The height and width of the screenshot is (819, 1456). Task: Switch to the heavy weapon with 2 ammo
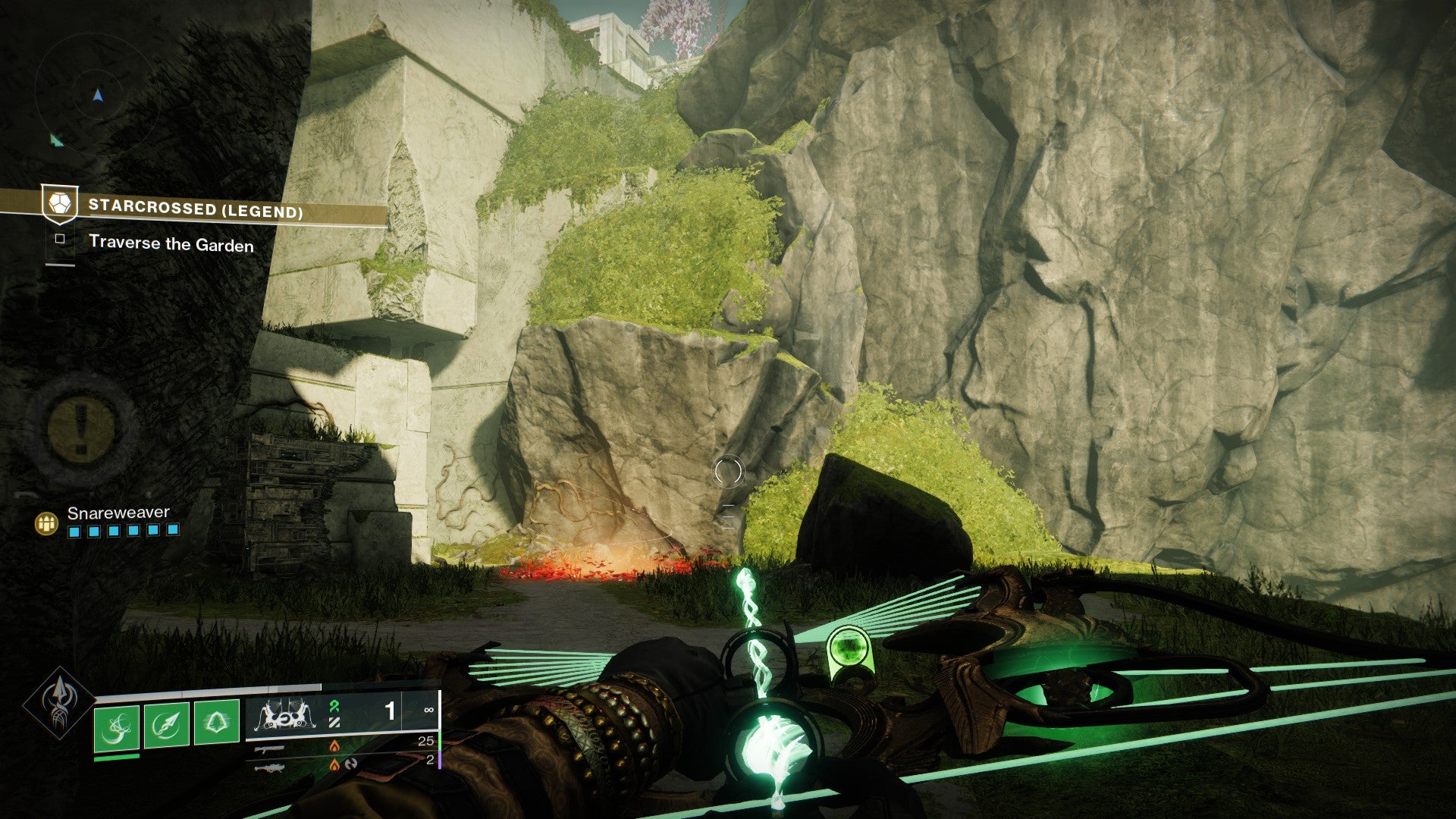[270, 767]
